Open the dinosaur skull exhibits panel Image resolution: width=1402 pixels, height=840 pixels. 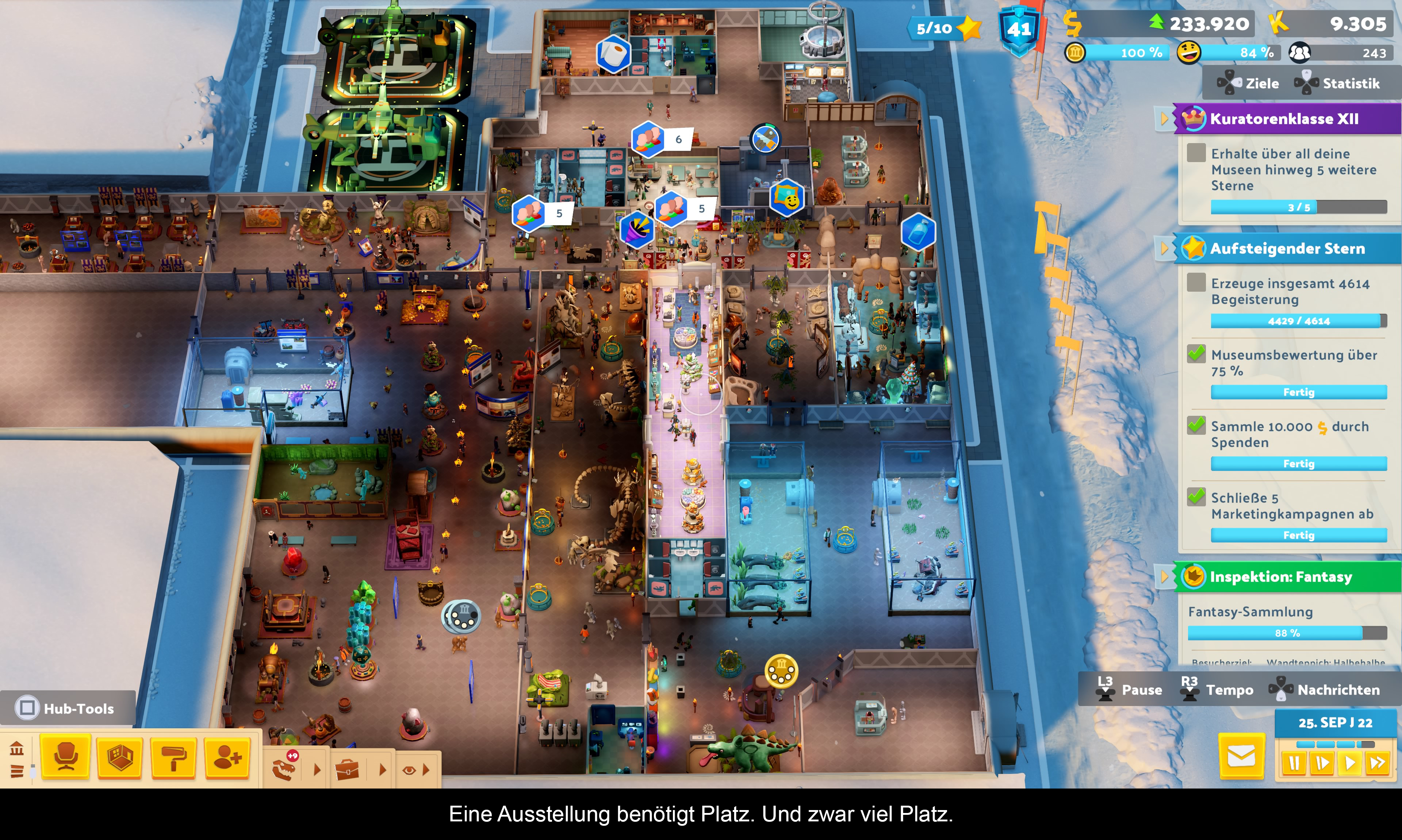click(285, 769)
